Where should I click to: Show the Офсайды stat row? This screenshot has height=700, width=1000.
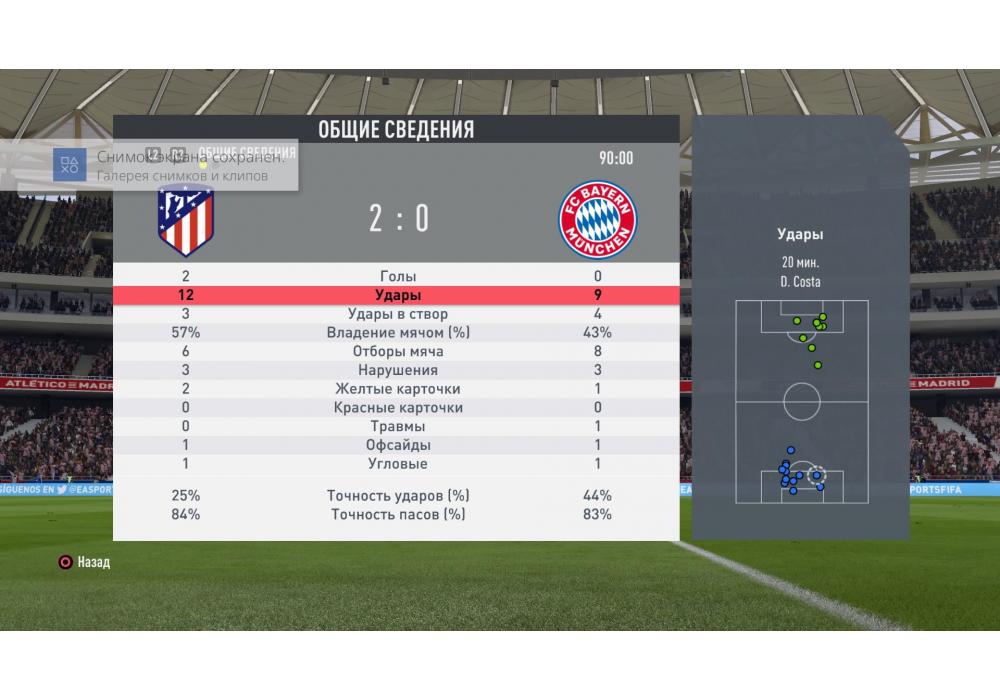(x=398, y=445)
